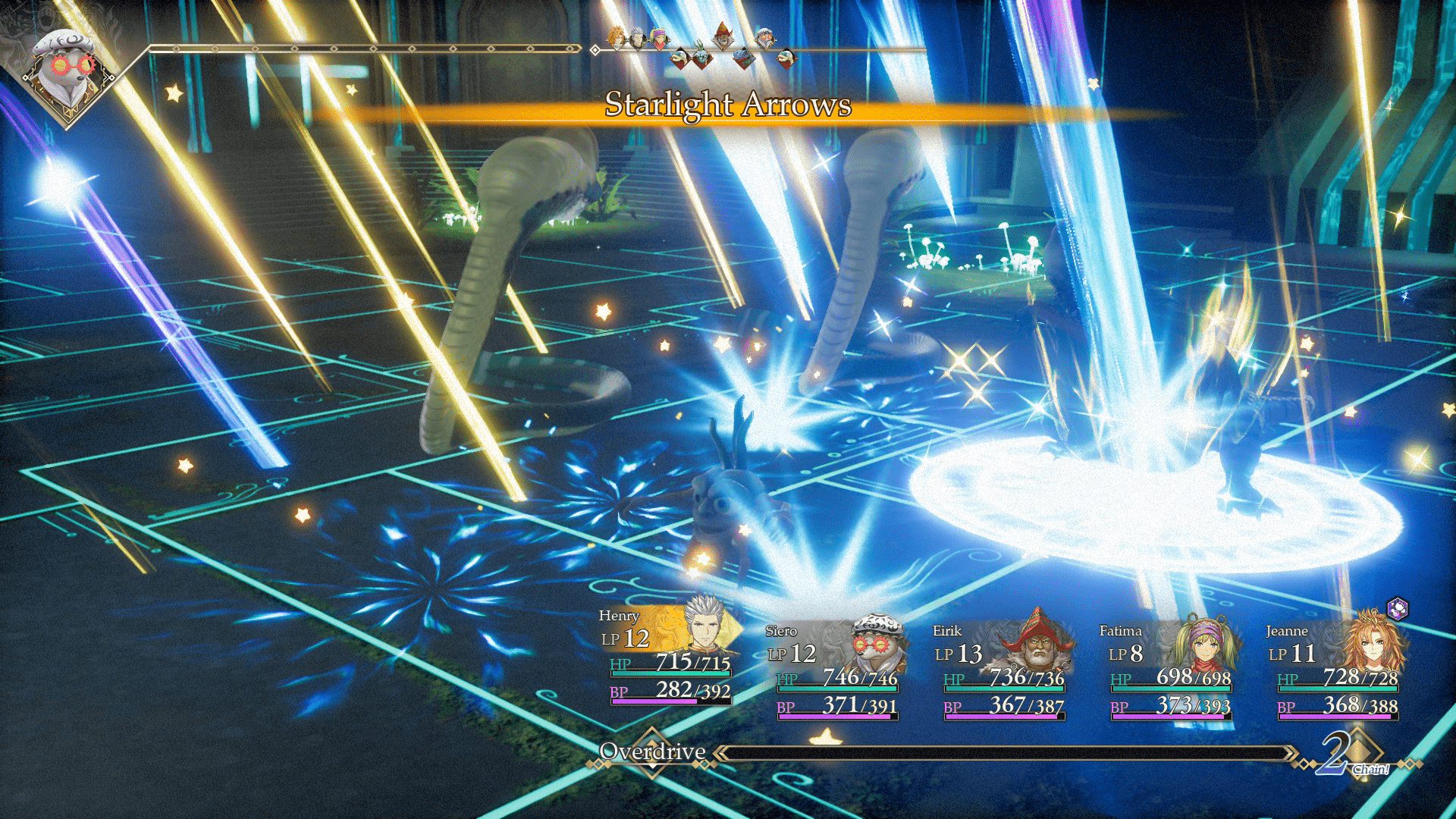Select Jeanne's portrait on the turn timeline

pos(617,35)
